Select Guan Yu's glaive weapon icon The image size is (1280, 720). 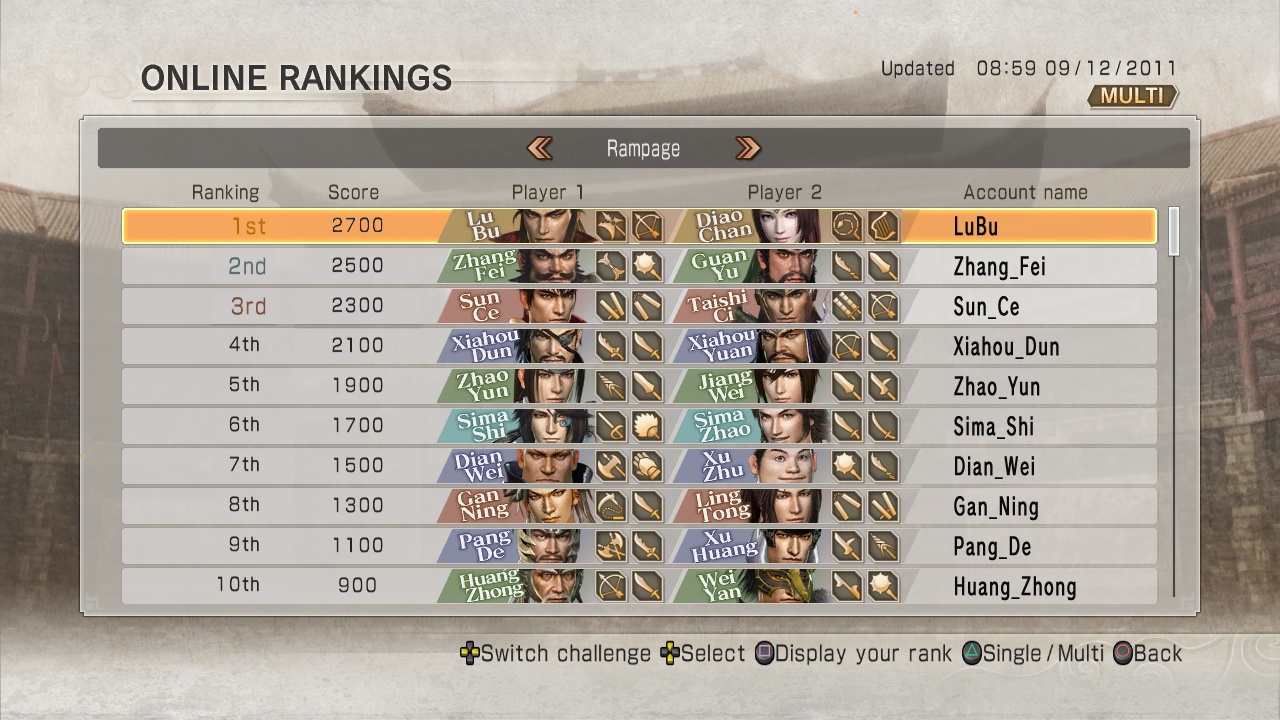[x=848, y=266]
